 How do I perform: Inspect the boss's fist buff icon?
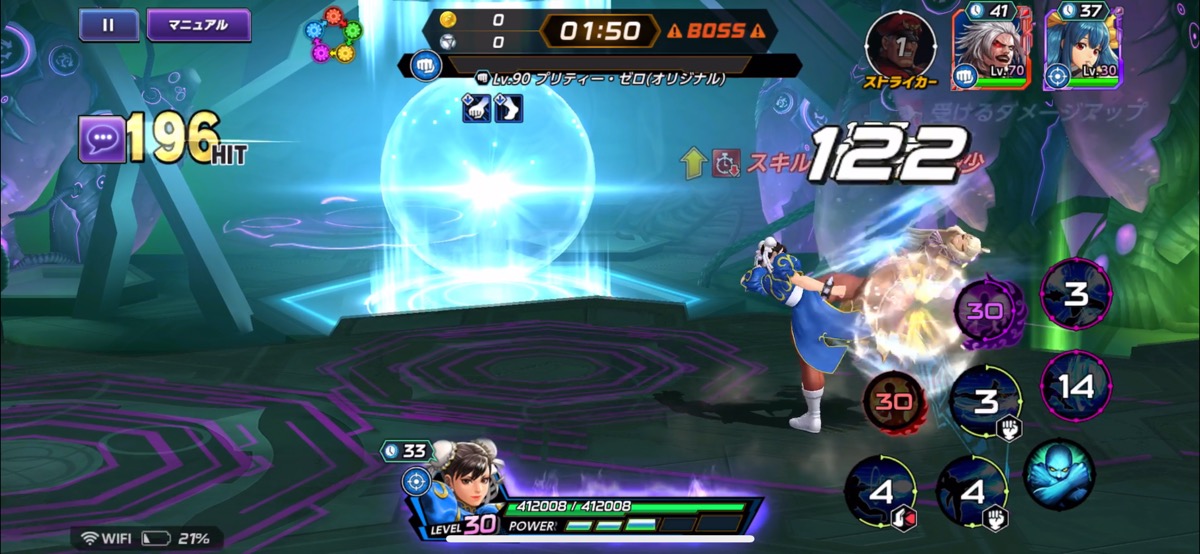pyautogui.click(x=476, y=108)
